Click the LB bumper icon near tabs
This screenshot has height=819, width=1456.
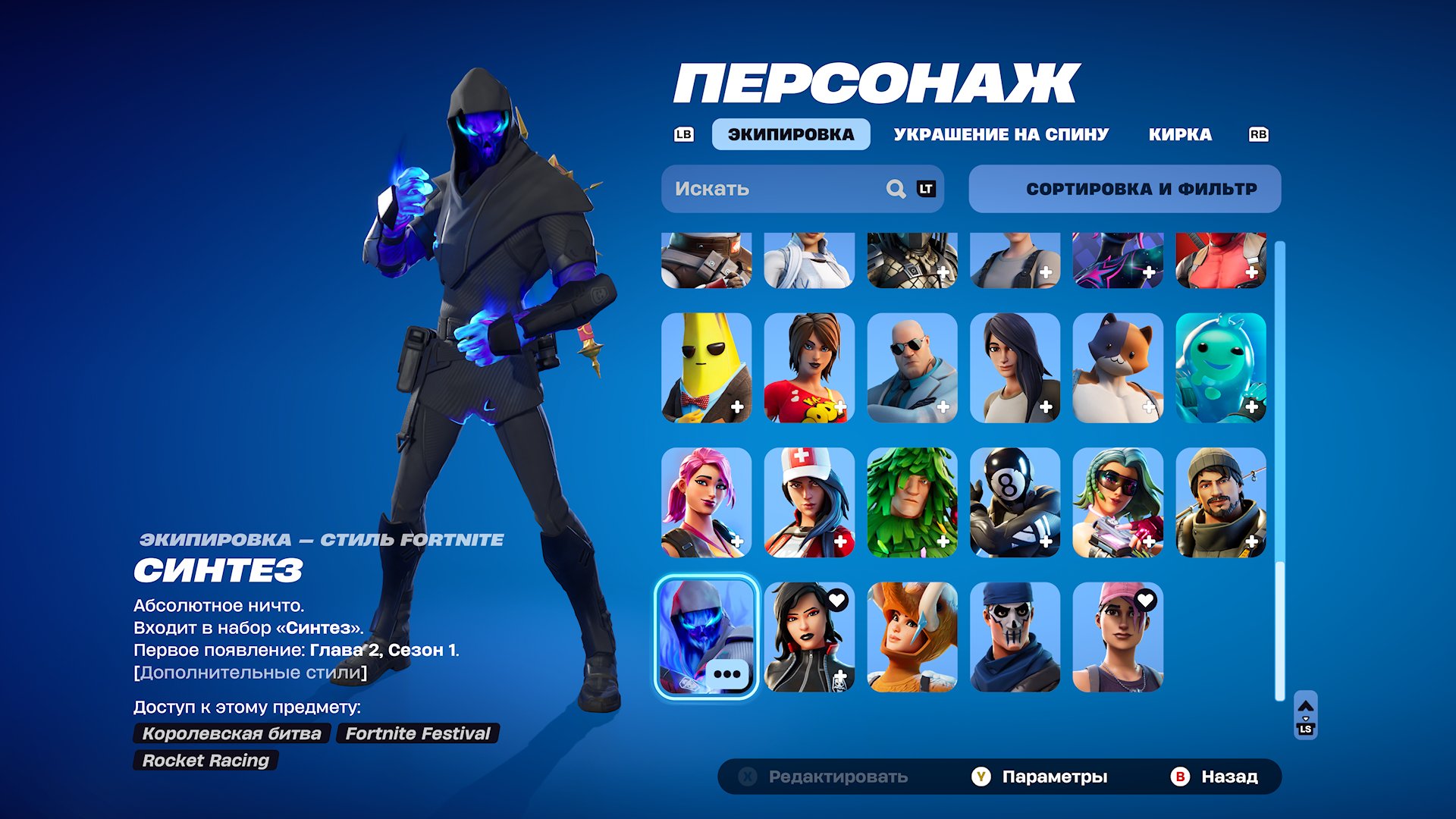pyautogui.click(x=683, y=134)
